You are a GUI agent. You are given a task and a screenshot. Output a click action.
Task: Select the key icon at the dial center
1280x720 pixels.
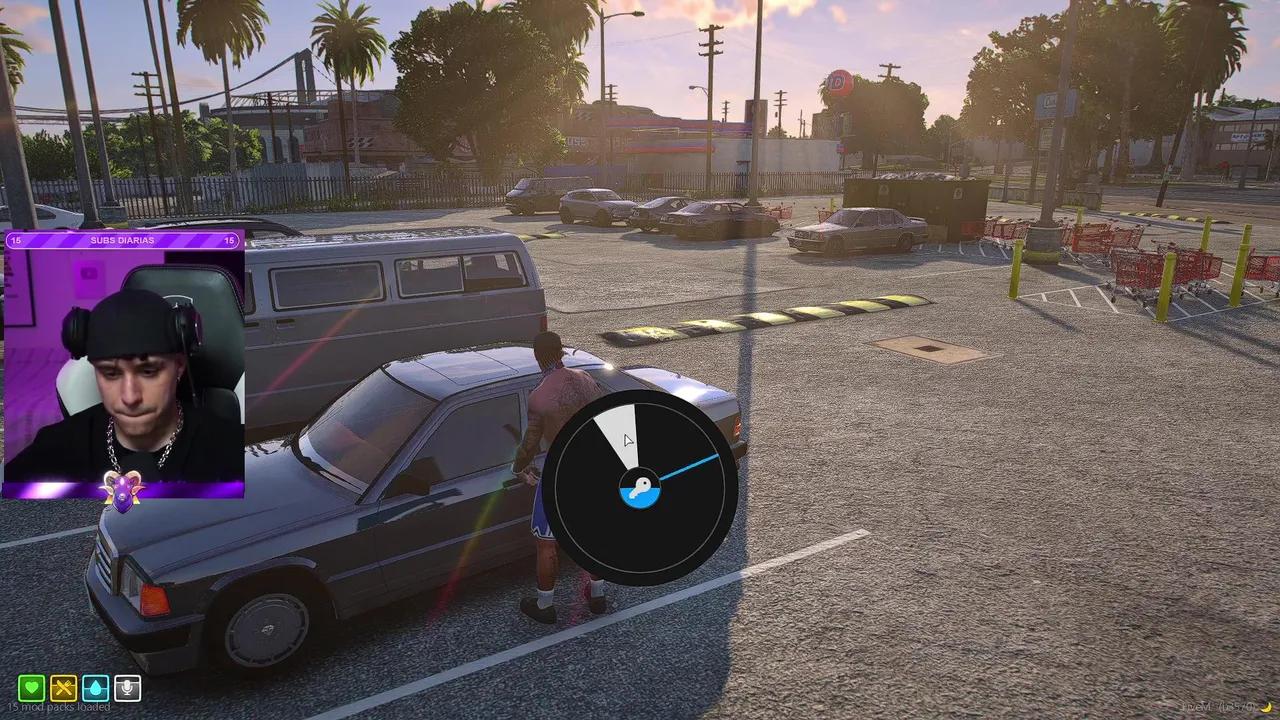(639, 489)
